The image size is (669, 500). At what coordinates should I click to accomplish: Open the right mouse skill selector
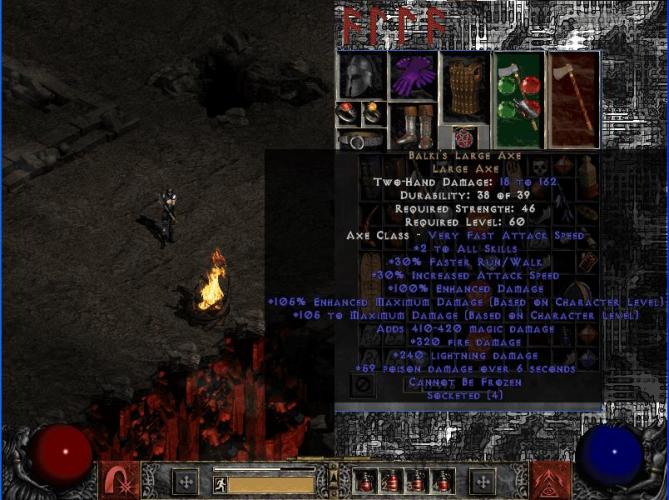[x=550, y=479]
